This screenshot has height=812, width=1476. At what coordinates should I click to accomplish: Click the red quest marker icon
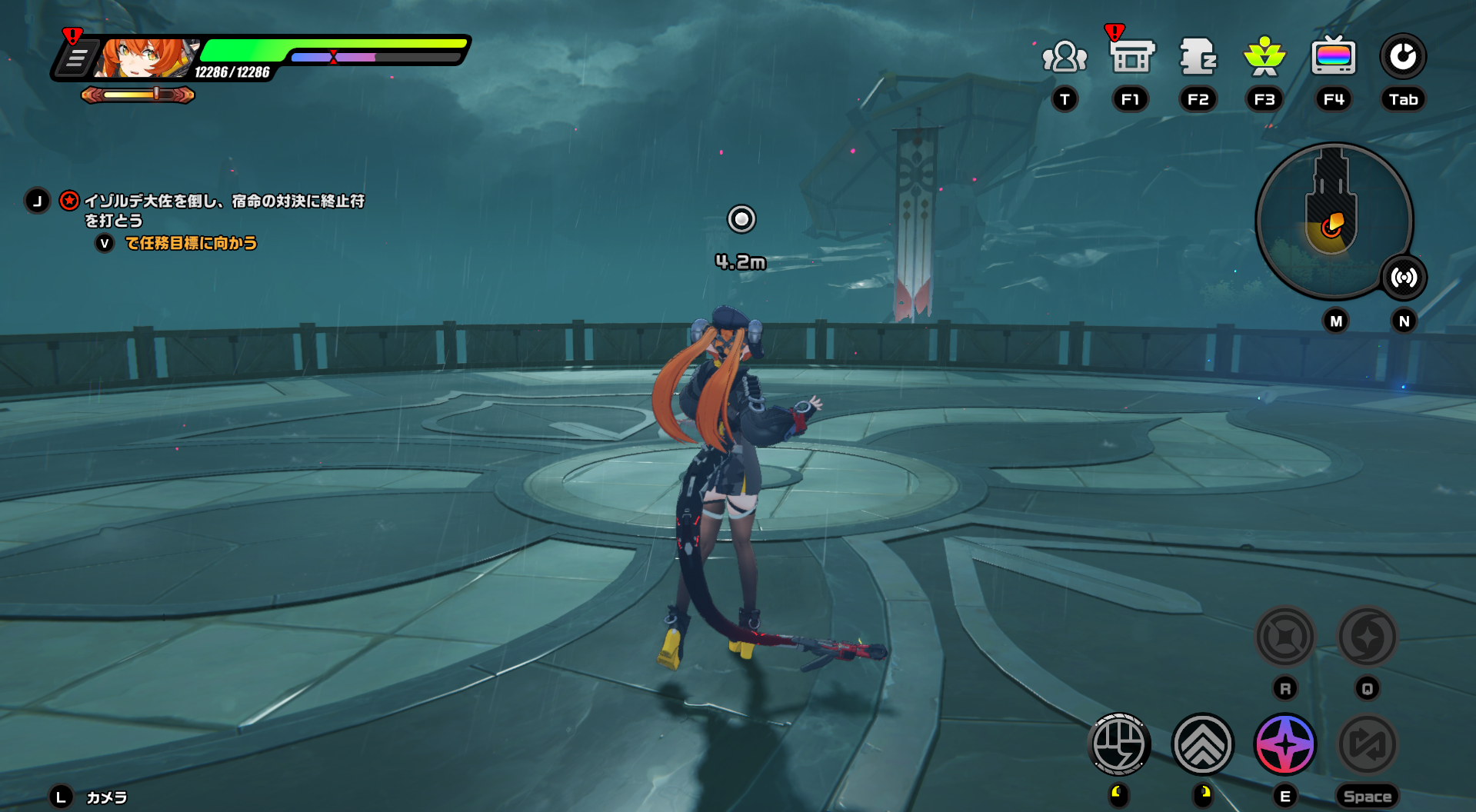tap(69, 201)
